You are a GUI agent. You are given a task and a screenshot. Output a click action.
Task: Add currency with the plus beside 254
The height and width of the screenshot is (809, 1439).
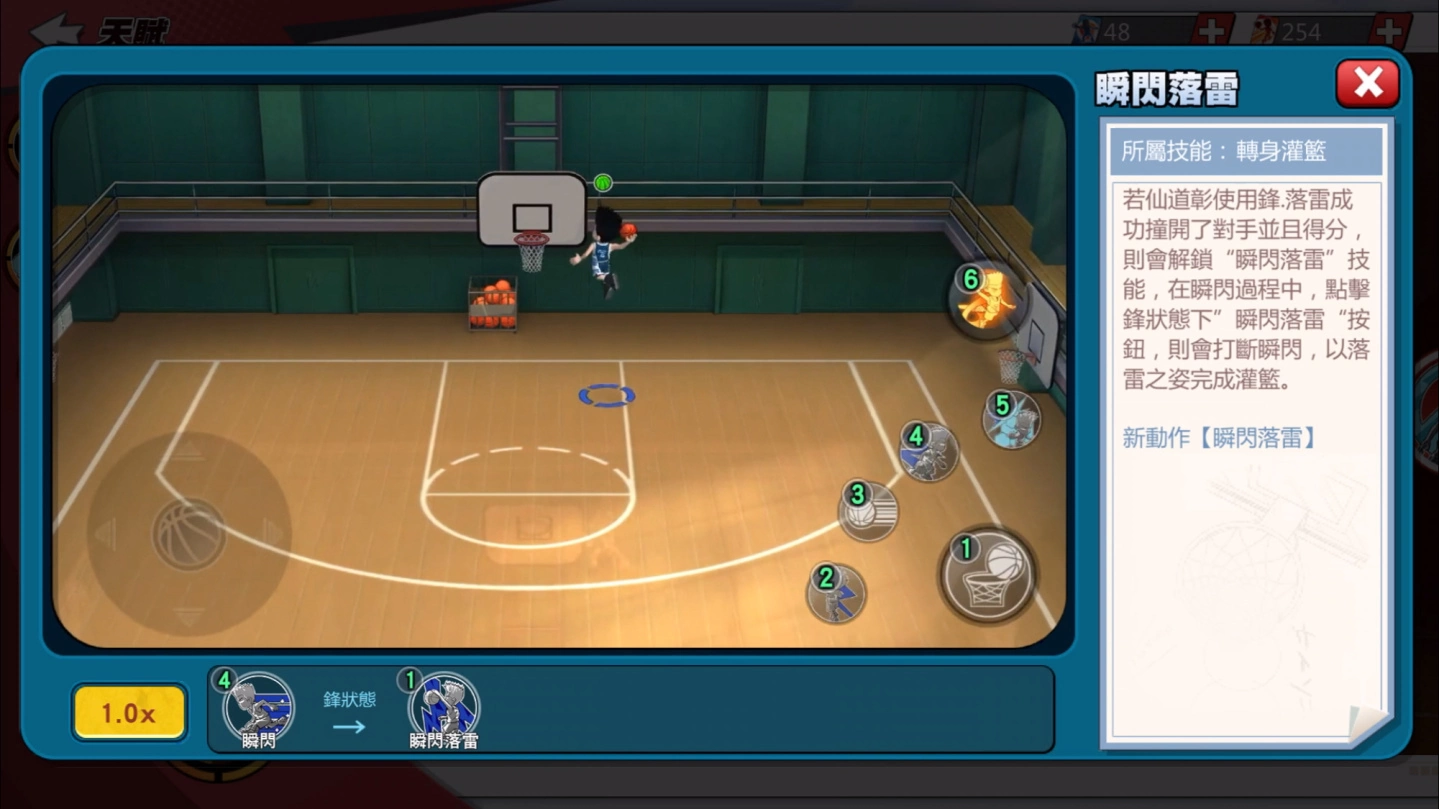[x=1390, y=32]
